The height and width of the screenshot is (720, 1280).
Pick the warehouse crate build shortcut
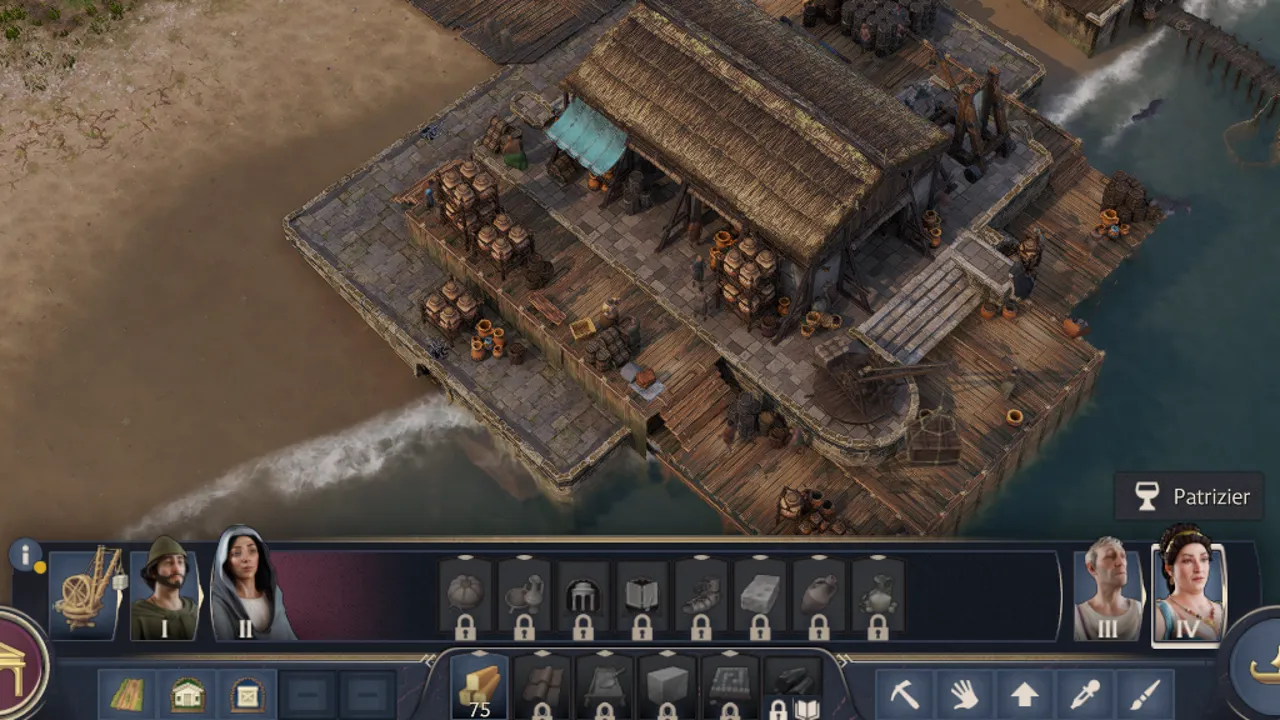[x=247, y=695]
